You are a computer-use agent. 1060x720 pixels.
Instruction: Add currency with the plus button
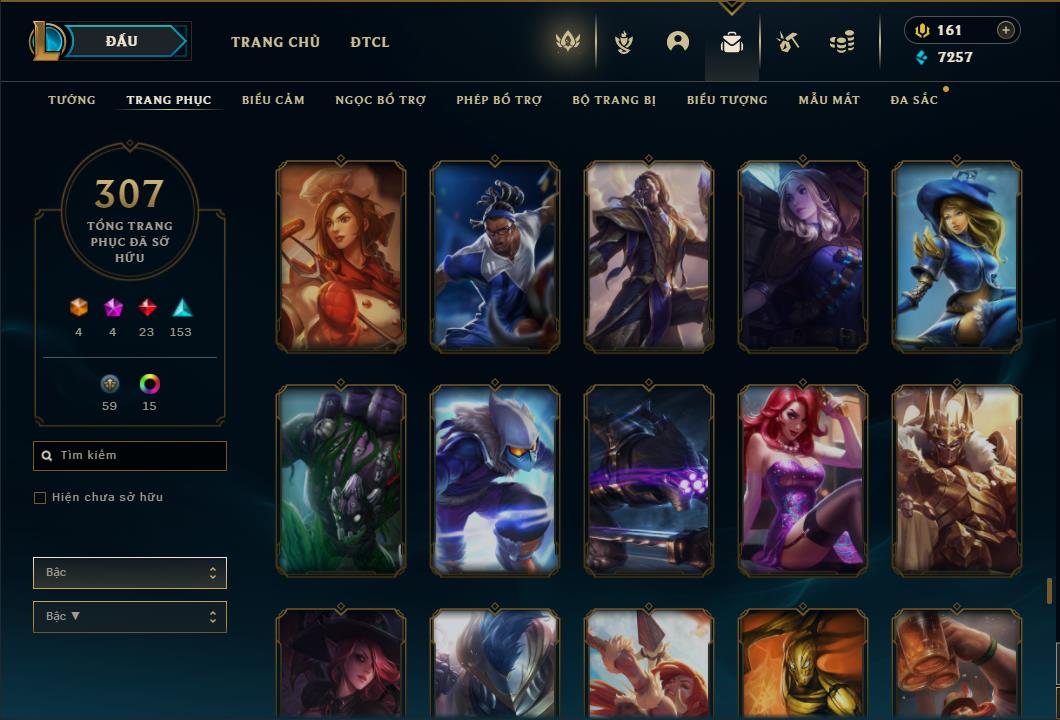[x=1006, y=30]
